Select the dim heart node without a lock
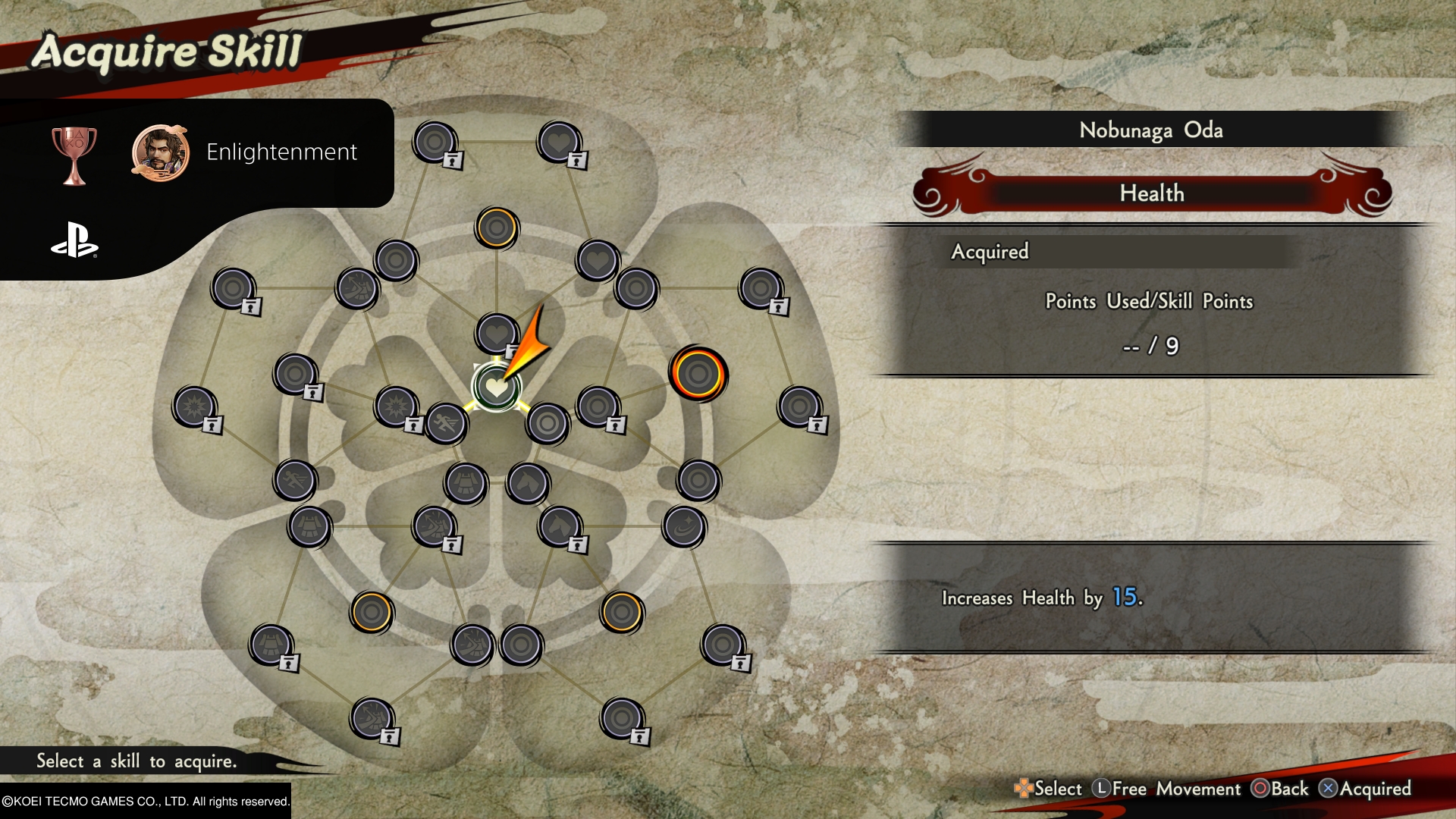This screenshot has height=819, width=1456. pos(598,260)
